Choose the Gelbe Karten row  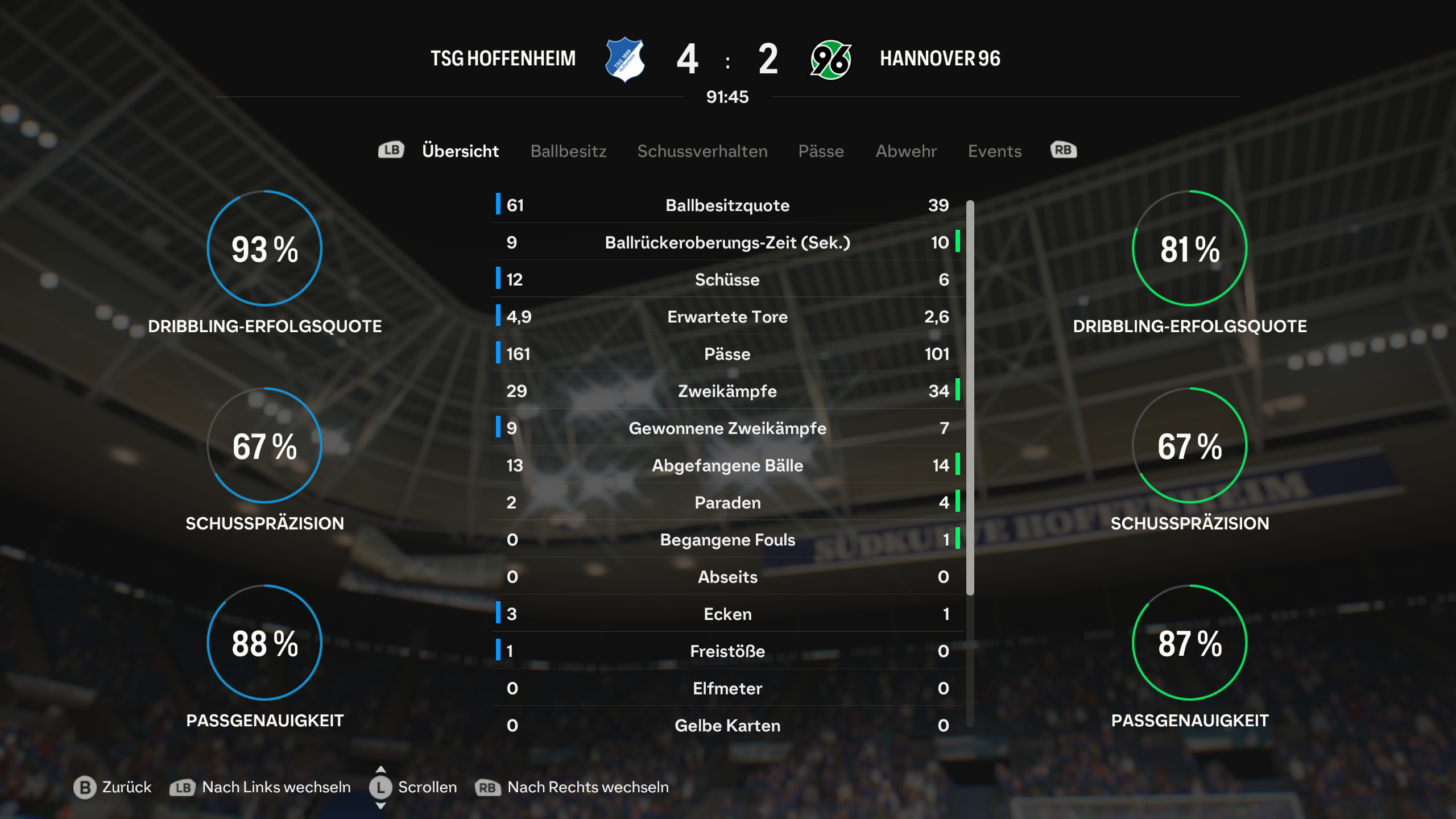point(727,726)
